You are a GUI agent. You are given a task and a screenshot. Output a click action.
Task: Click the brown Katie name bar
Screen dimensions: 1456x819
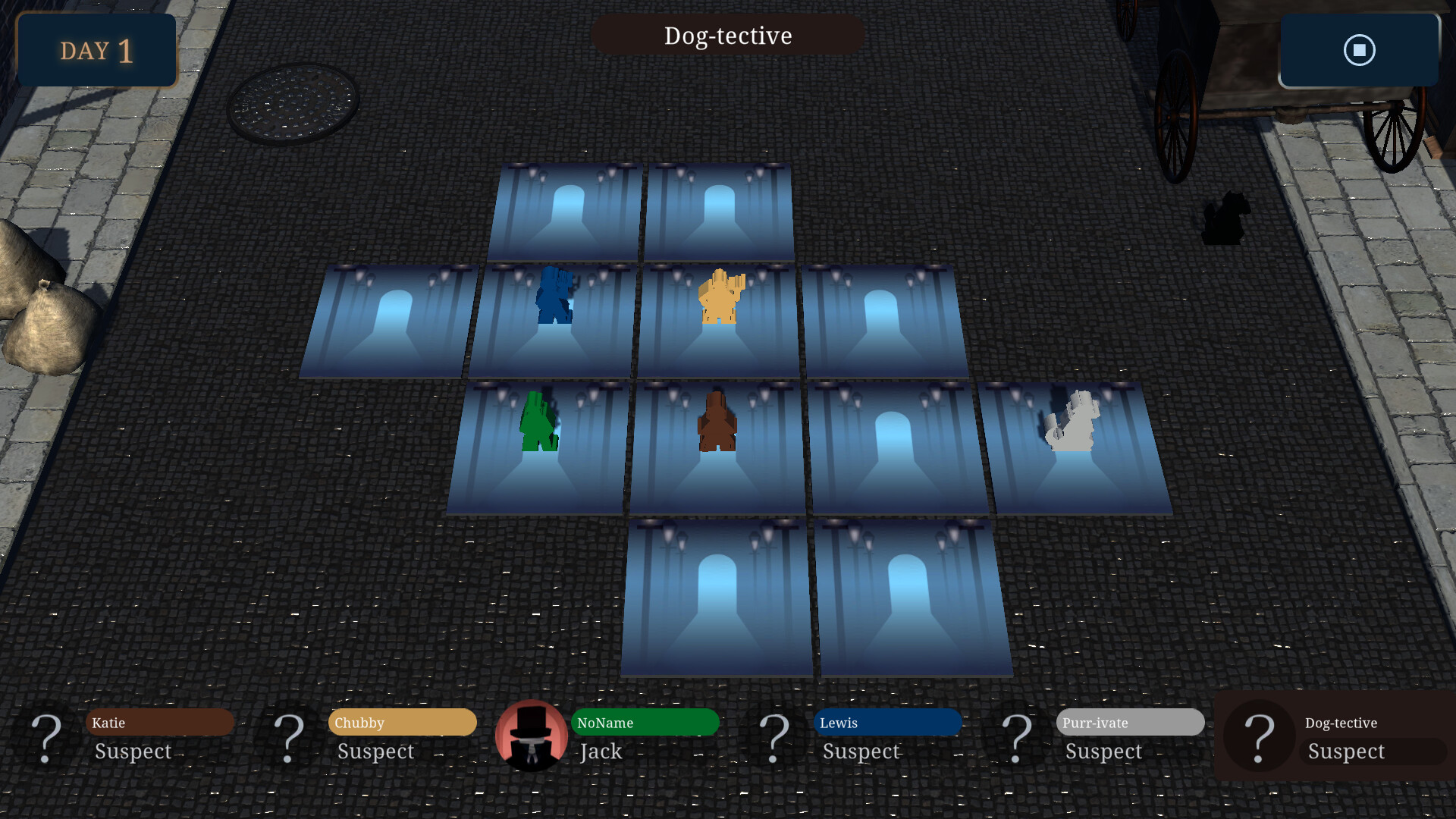[x=159, y=723]
